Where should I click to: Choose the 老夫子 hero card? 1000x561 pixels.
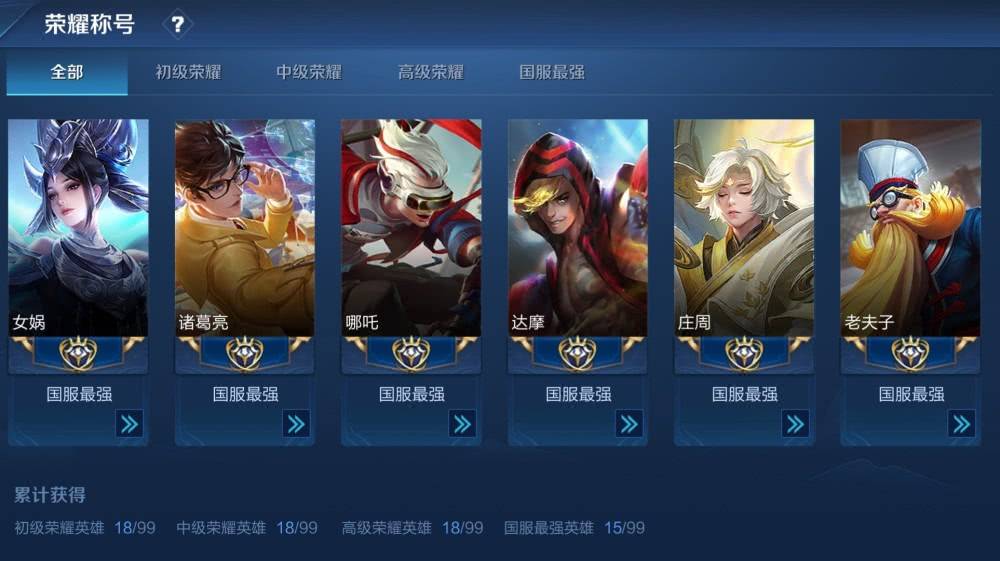coord(910,228)
